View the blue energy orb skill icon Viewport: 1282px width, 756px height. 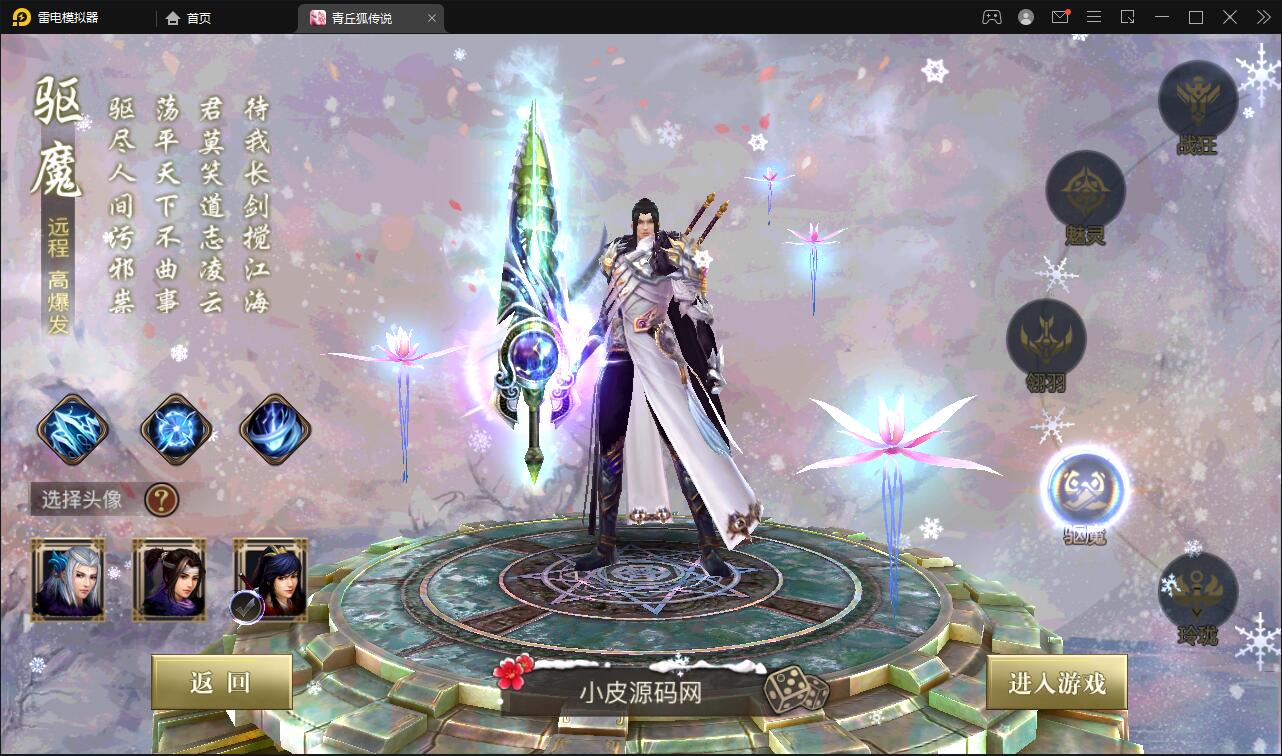[x=176, y=430]
